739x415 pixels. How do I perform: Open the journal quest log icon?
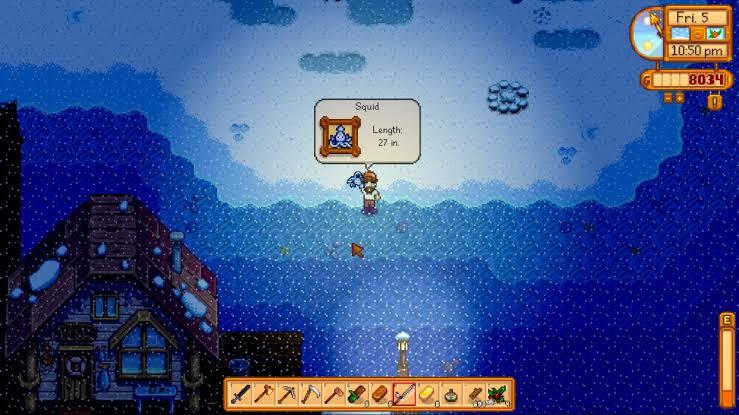point(714,100)
